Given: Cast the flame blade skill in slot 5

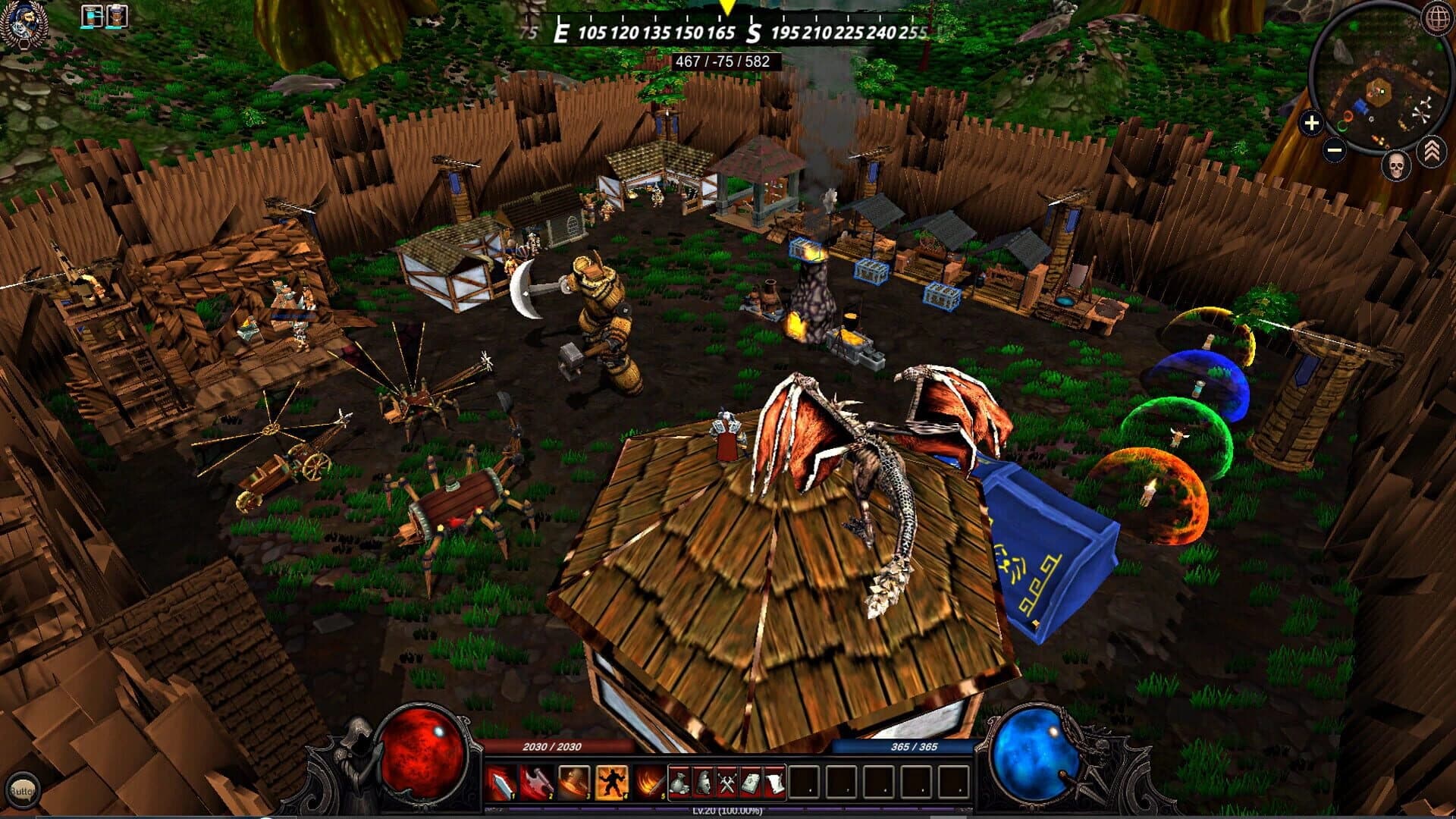Looking at the screenshot, I should click(x=648, y=782).
